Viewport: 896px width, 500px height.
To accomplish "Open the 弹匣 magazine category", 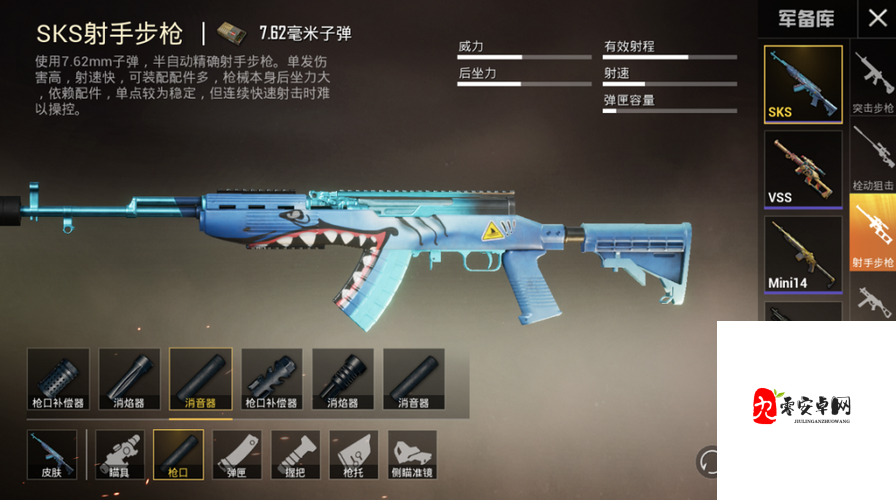I will point(237,455).
